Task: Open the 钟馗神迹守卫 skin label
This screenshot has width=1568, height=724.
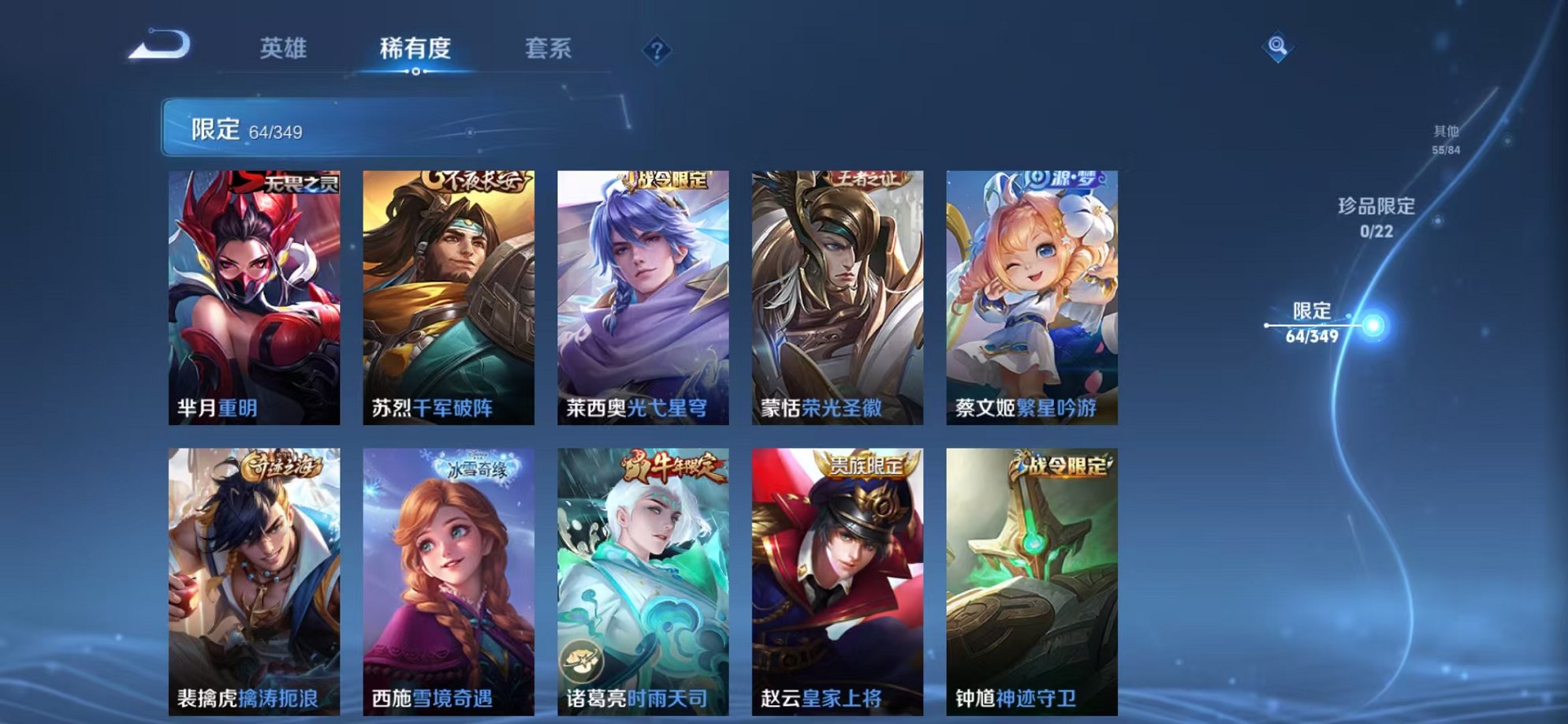Action: click(x=1016, y=698)
